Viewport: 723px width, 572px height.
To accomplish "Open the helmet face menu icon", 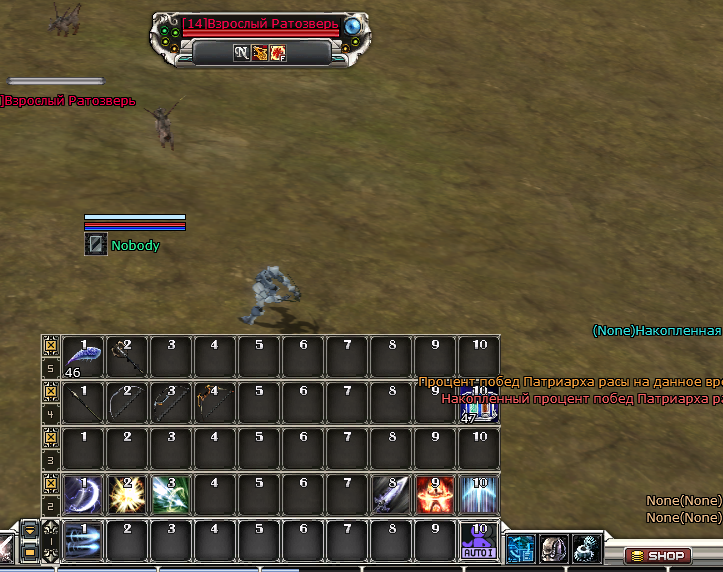I will (553, 548).
